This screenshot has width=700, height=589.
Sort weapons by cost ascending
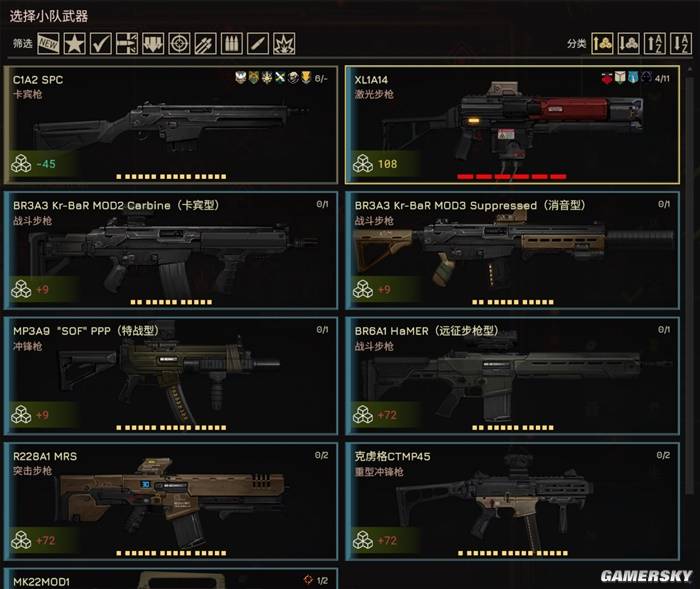click(x=602, y=43)
